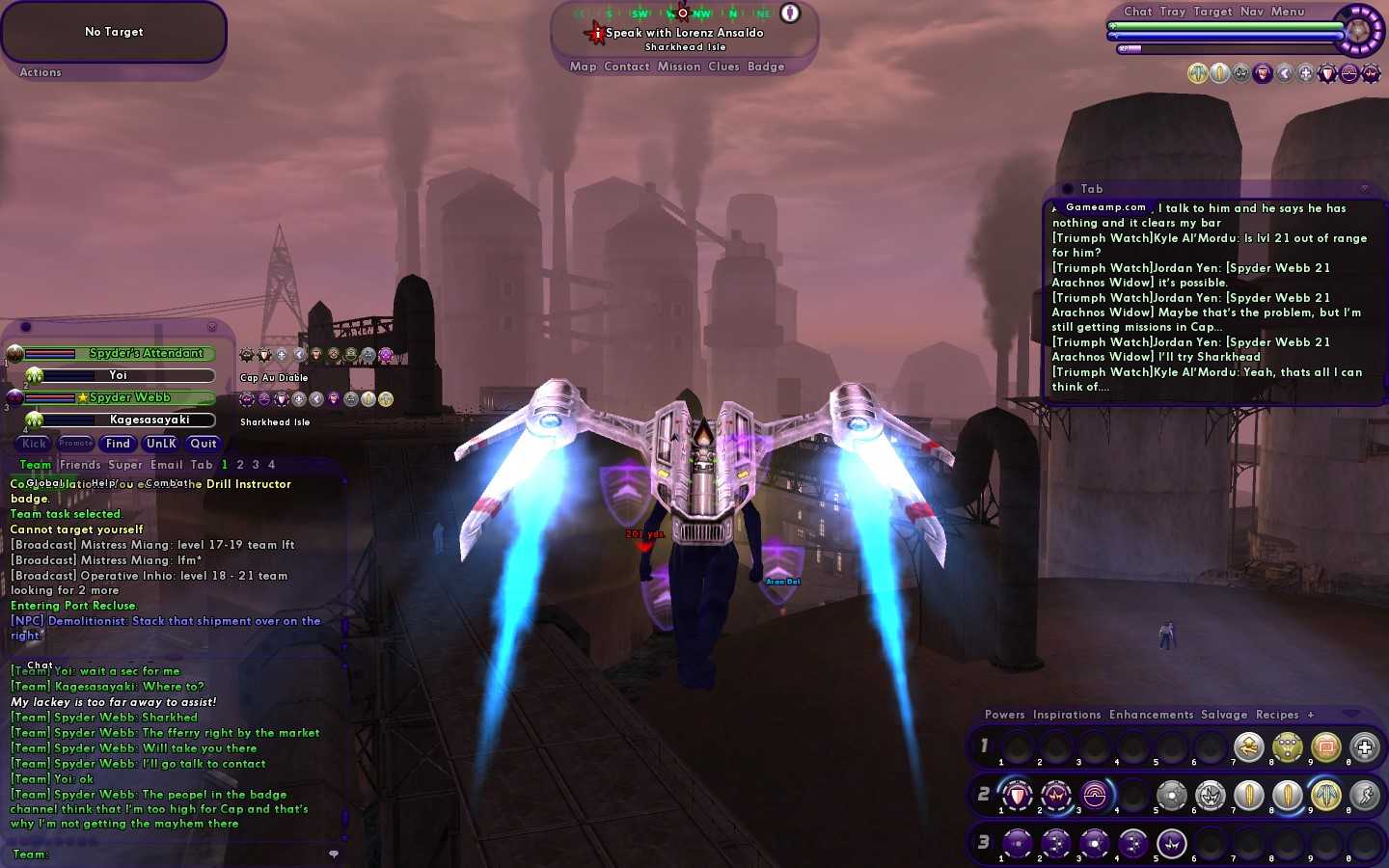Select teammate Yoi in the team list
1389x868 pixels.
click(x=119, y=375)
